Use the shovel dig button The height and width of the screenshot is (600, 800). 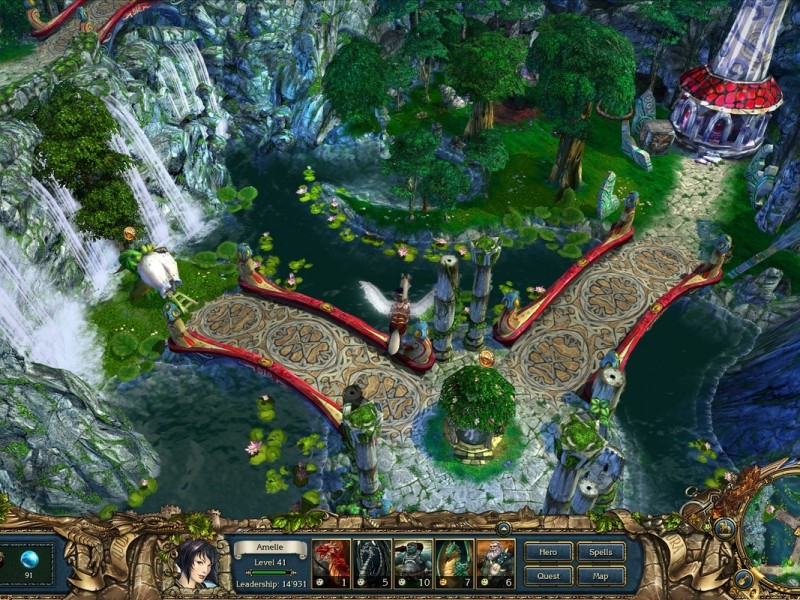coord(743,578)
